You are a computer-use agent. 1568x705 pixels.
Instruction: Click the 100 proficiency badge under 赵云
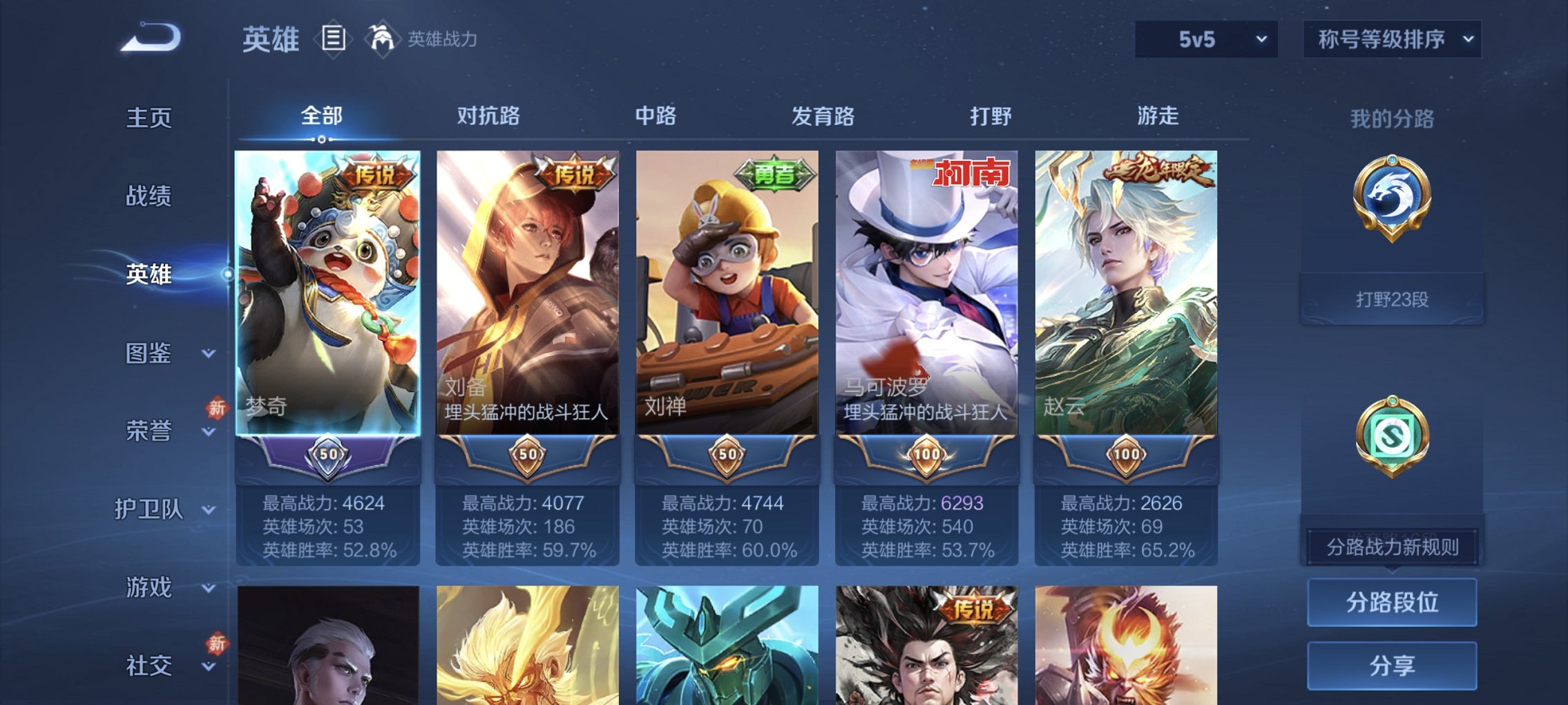click(x=1127, y=455)
